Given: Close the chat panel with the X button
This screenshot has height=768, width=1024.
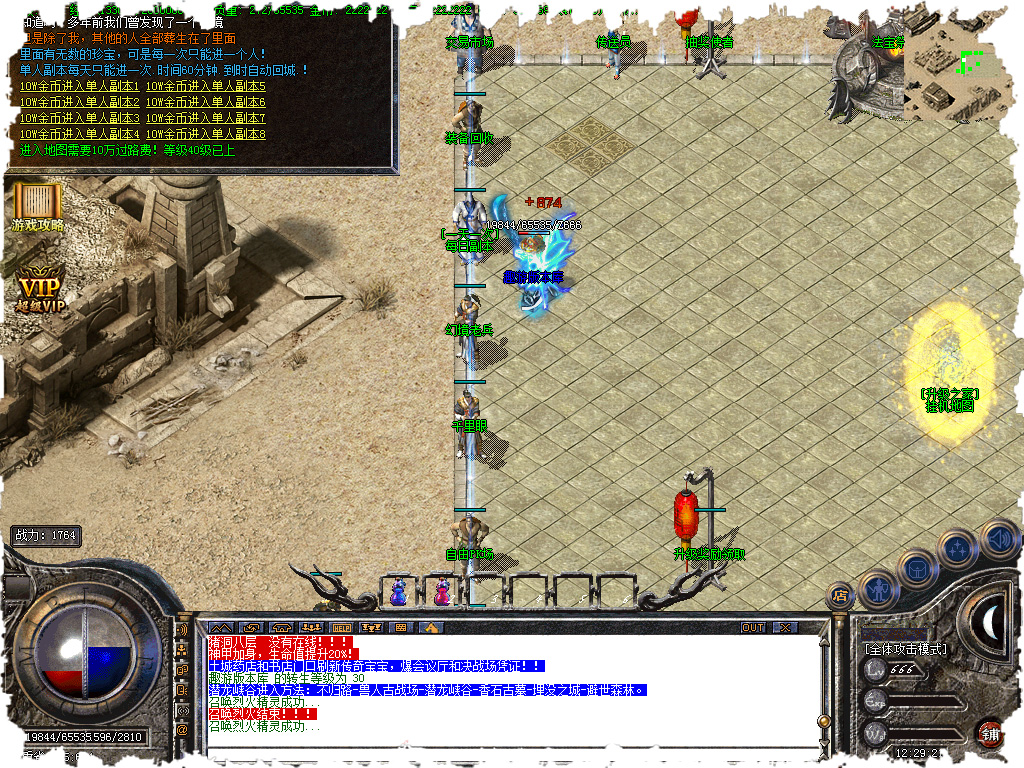Looking at the screenshot, I should click(786, 627).
